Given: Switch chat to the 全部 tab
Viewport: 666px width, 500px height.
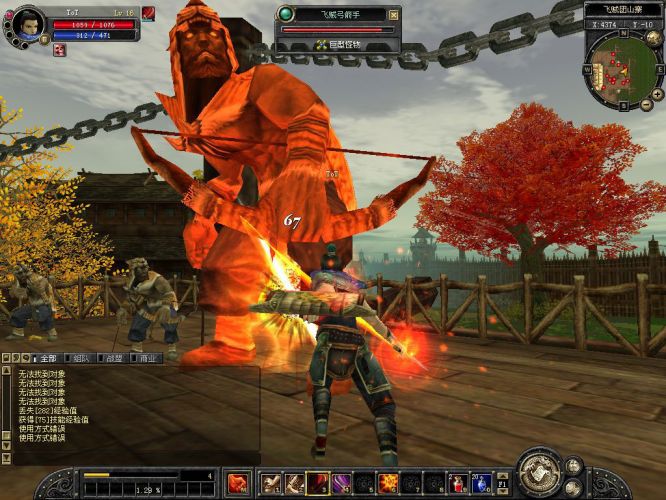Looking at the screenshot, I should (47, 358).
